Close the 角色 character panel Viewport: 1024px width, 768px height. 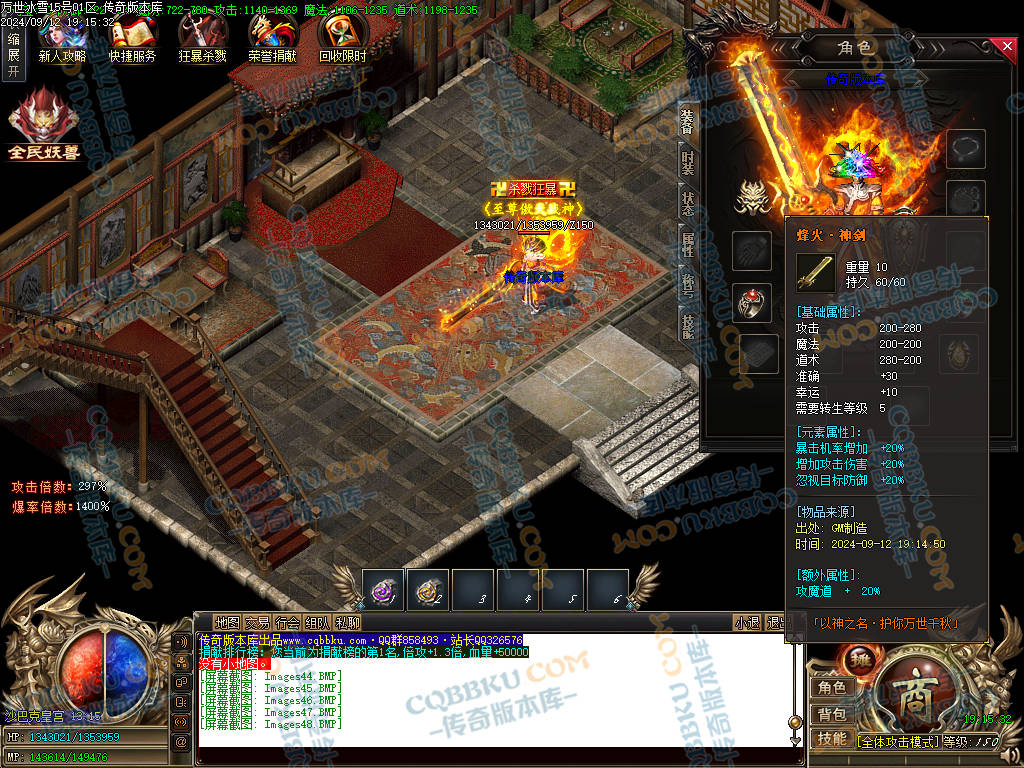(x=1007, y=46)
